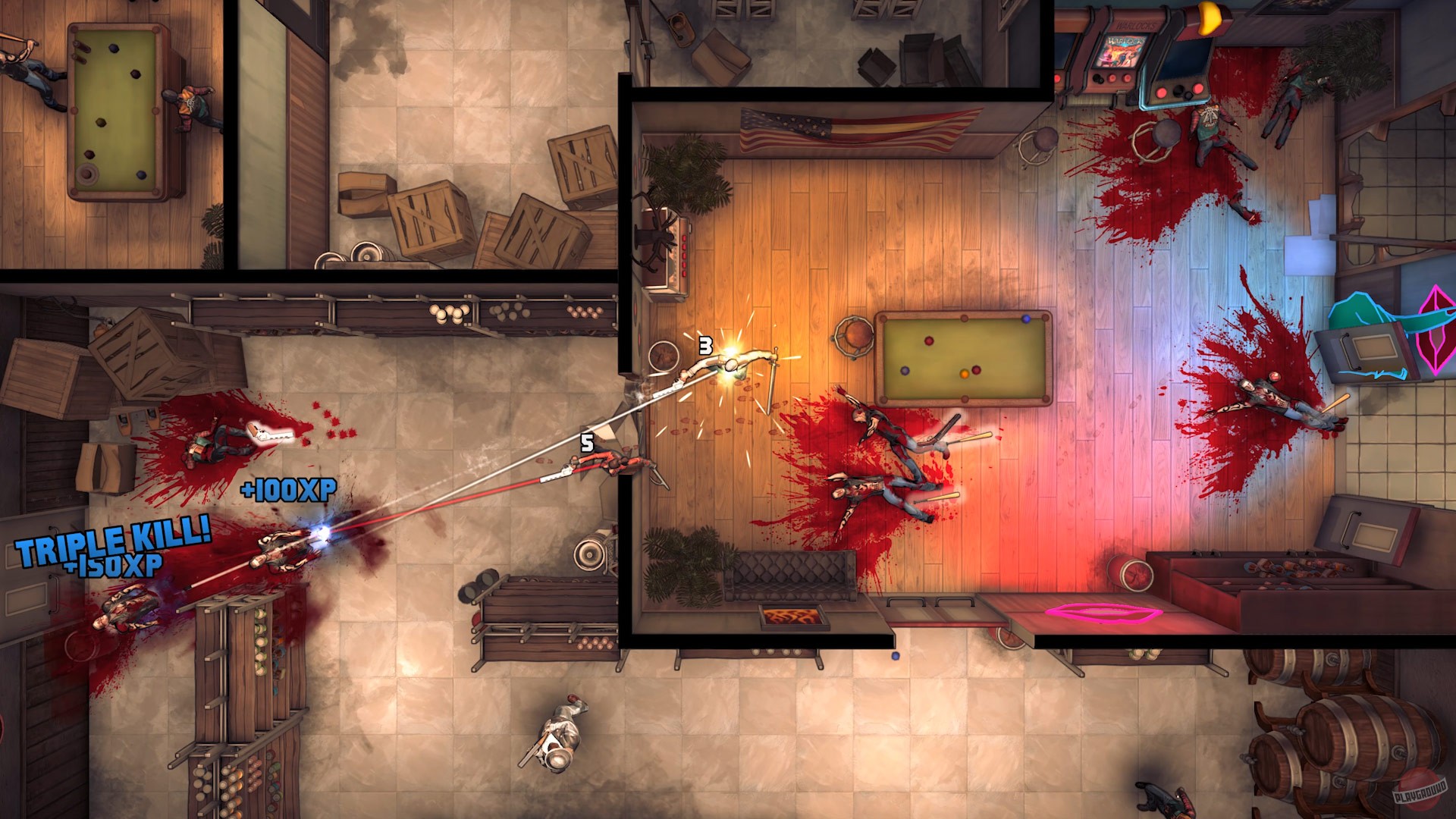The width and height of the screenshot is (1456, 819).
Task: Select the WARLOCKS screen artwork
Action: tap(1120, 51)
